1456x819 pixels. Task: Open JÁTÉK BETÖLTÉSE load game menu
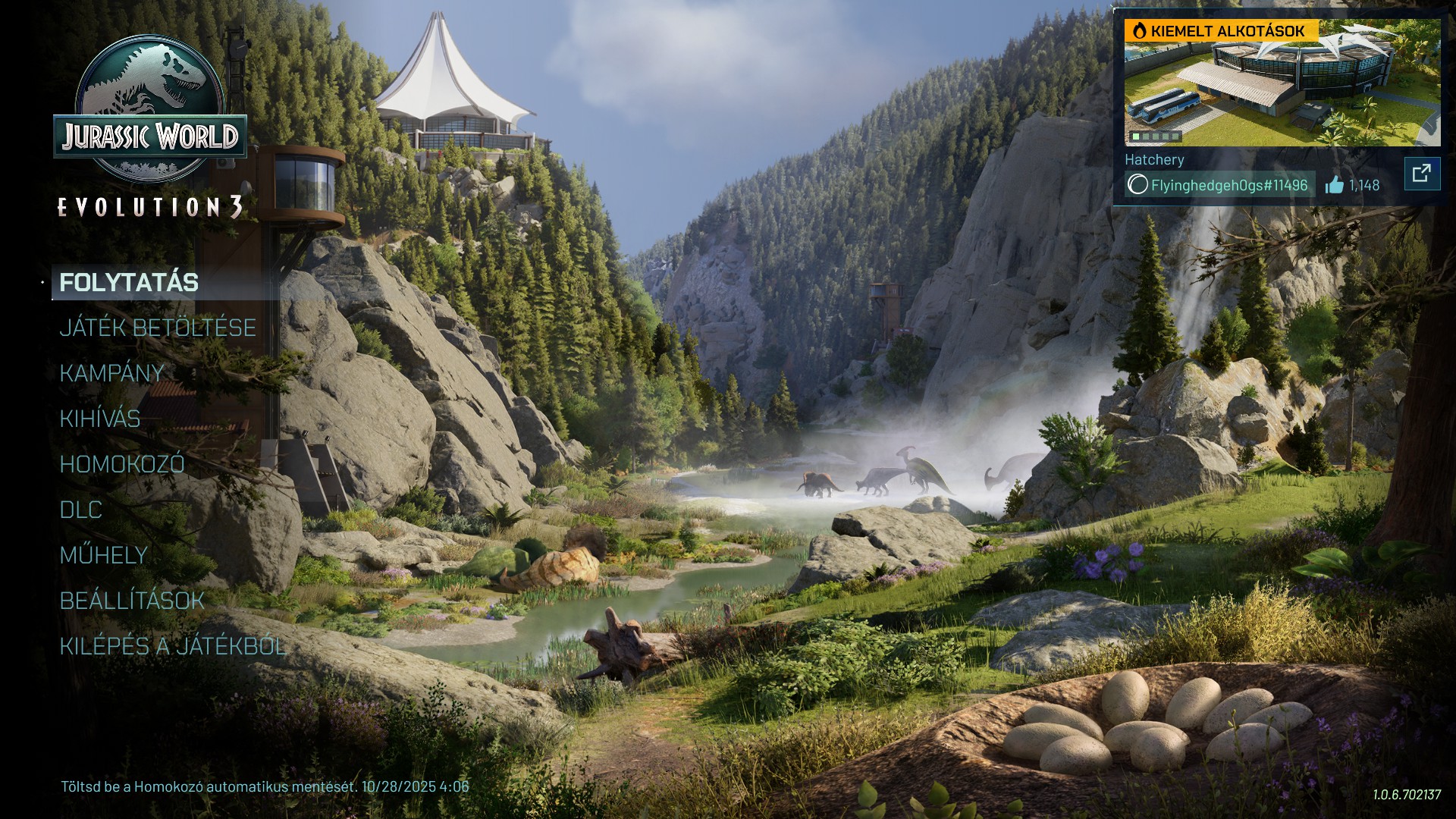pos(158,328)
